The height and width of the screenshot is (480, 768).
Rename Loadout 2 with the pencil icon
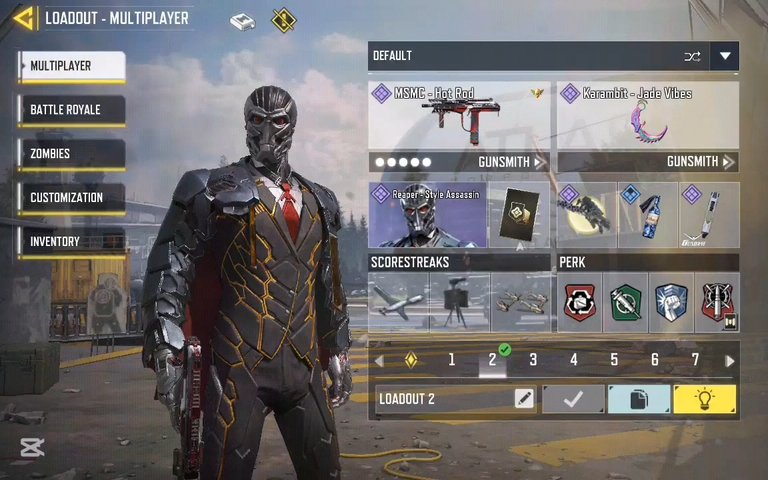[524, 399]
